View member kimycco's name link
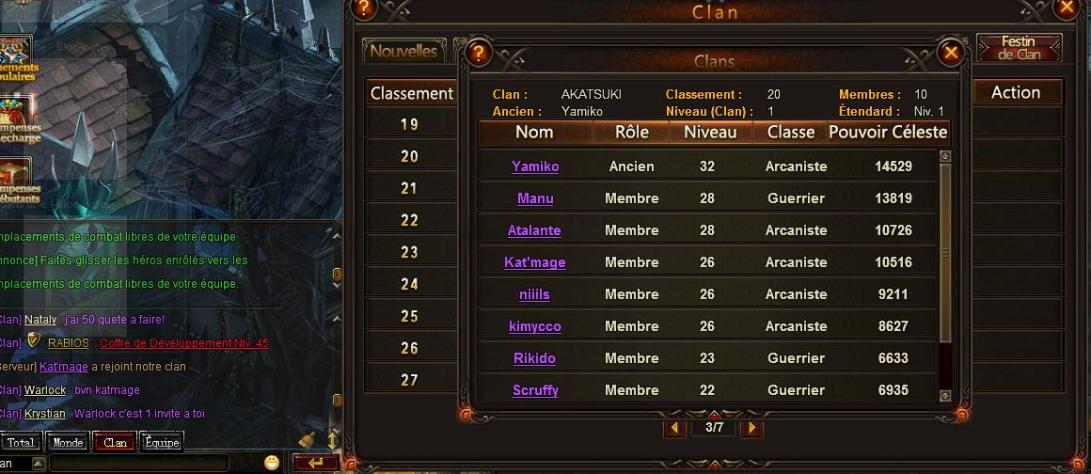This screenshot has height=474, width=1091. tap(535, 327)
